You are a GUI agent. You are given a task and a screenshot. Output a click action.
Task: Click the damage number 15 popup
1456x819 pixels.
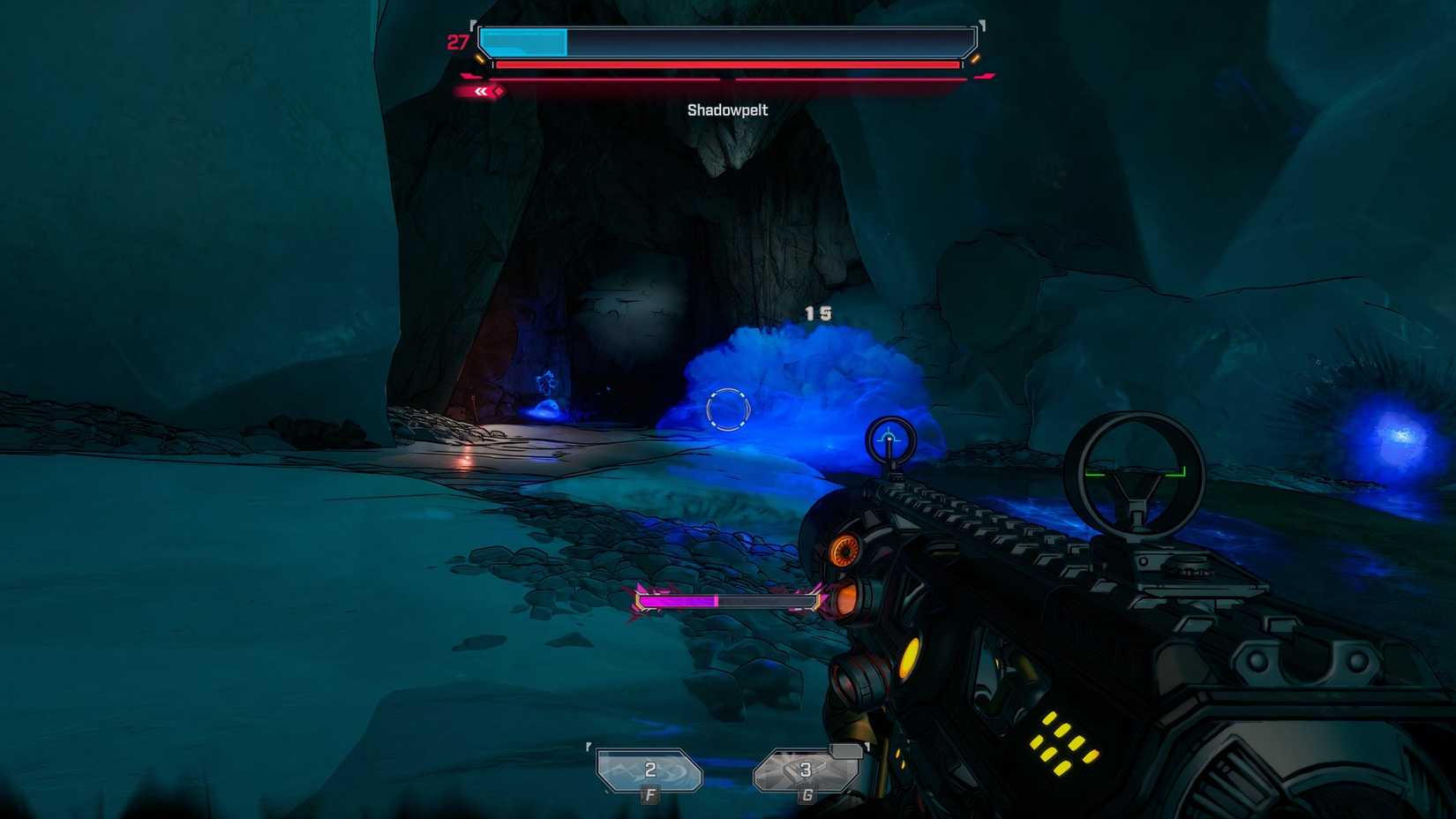pyautogui.click(x=817, y=312)
